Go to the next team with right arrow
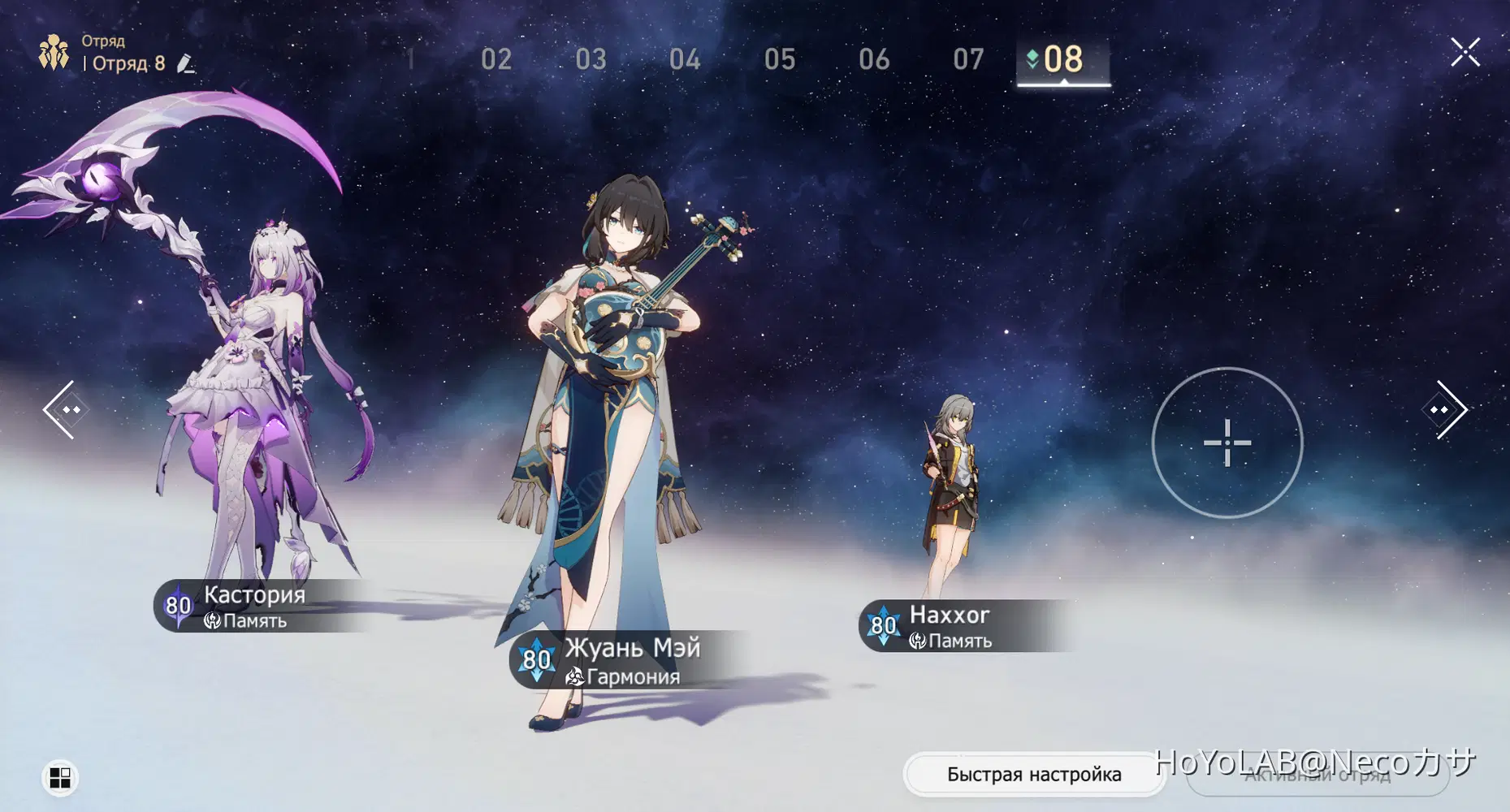Screen dimensions: 1510x812 point(1445,409)
